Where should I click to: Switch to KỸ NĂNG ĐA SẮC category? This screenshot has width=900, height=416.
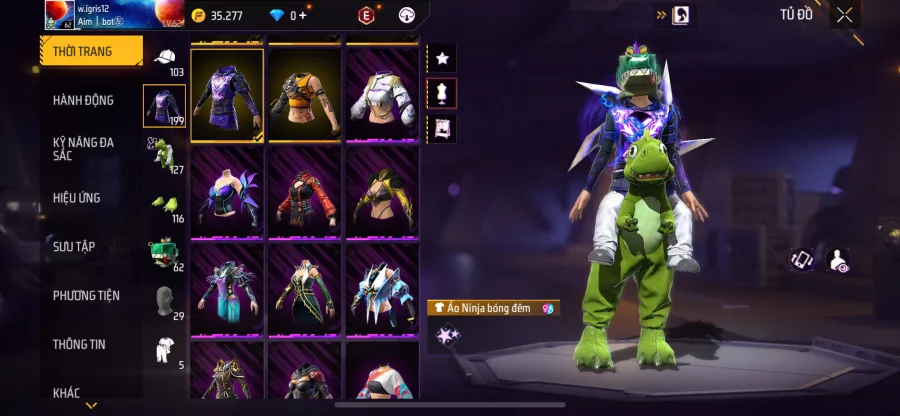coord(84,149)
